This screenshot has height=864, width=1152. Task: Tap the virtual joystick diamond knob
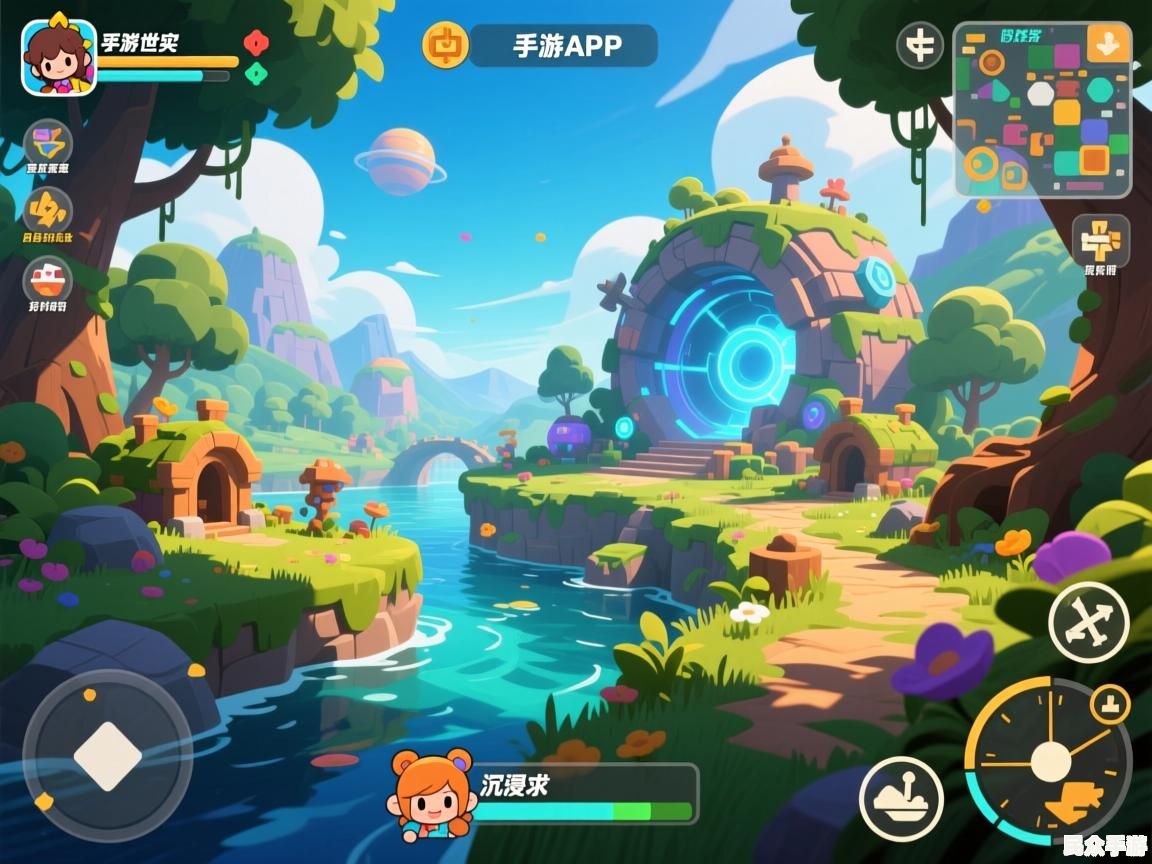(107, 755)
